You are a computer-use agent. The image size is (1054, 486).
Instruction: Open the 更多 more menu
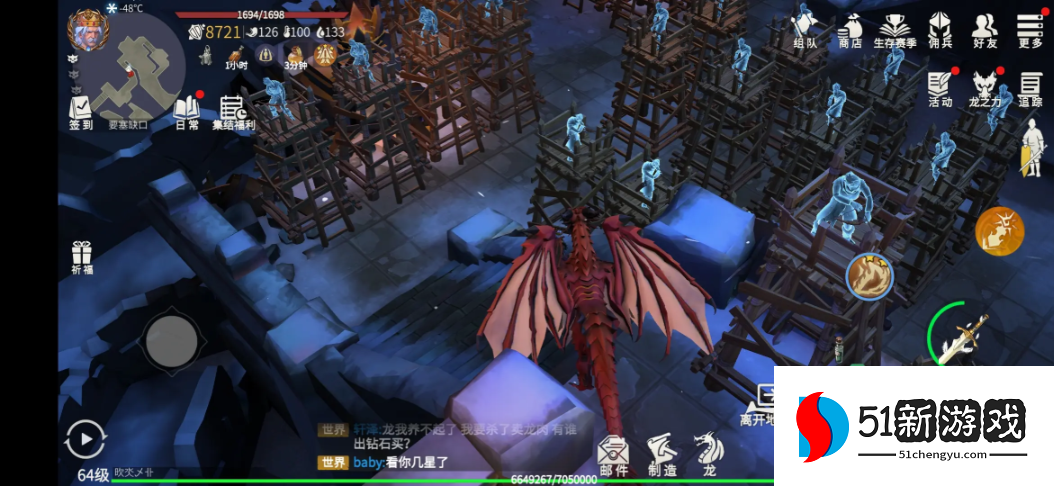[x=1030, y=28]
